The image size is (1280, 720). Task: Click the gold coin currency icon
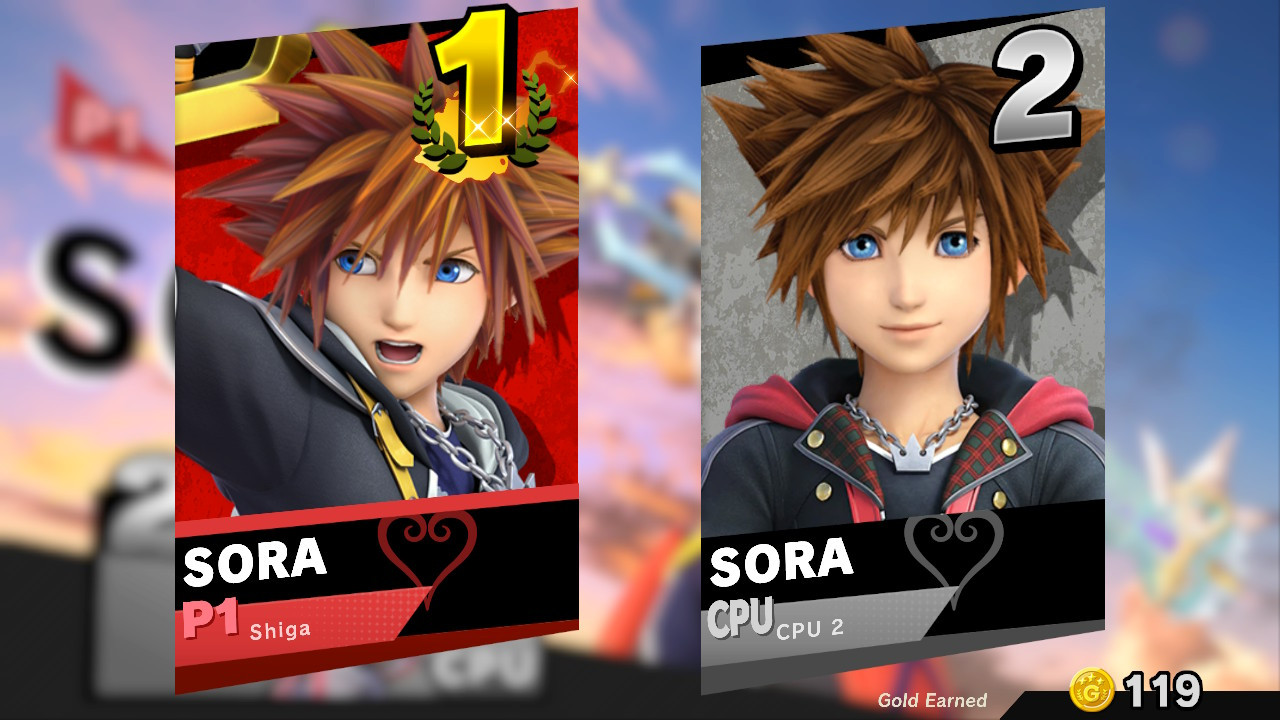click(1092, 688)
